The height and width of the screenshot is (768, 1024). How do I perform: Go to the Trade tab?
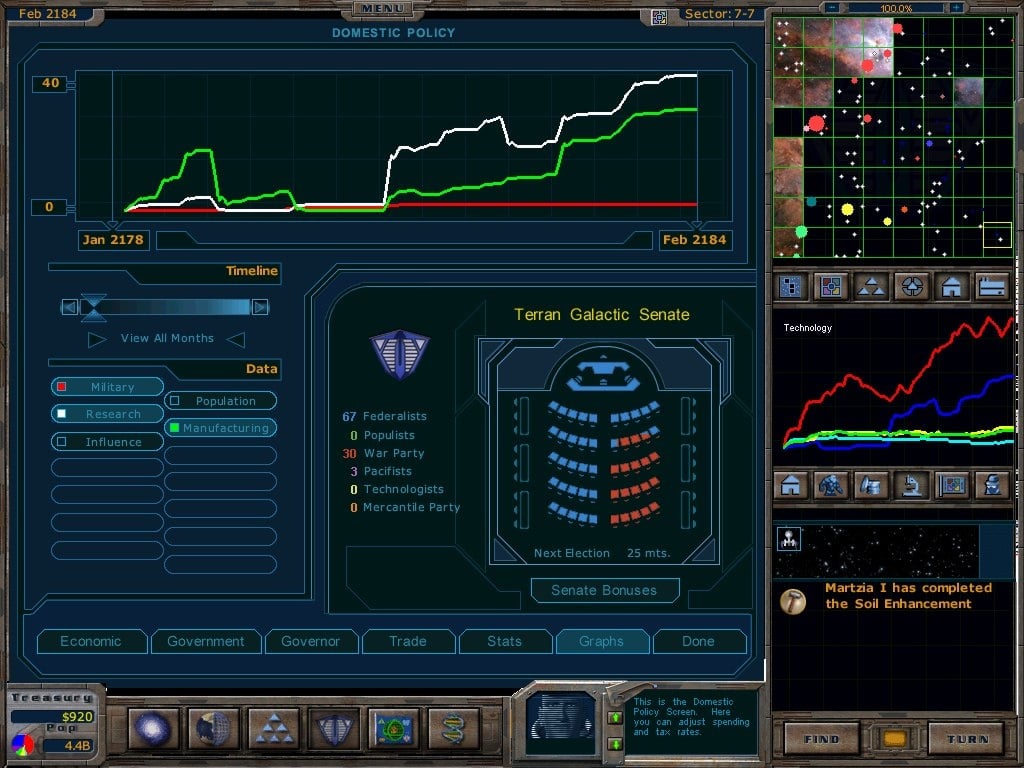[407, 641]
